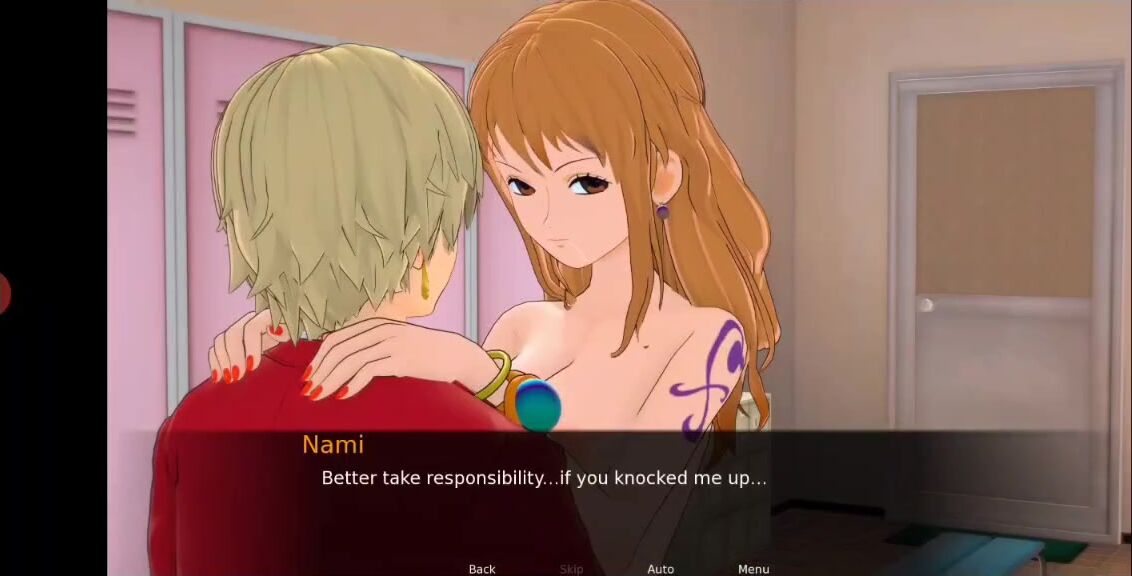Skip the dialogue with the Skip button
This screenshot has width=1132, height=576.
point(571,569)
